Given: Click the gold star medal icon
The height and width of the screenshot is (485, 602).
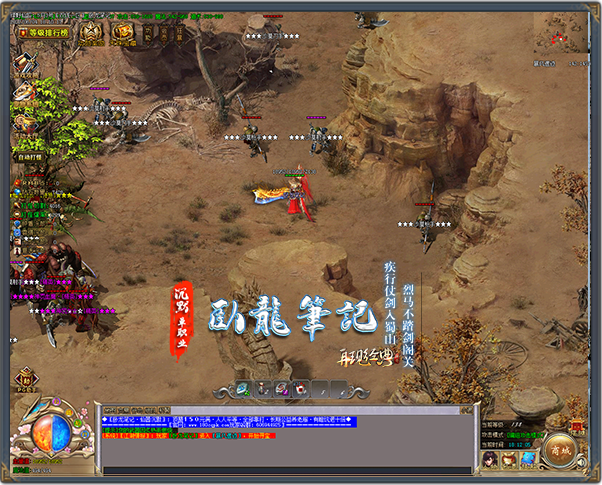Looking at the screenshot, I should 91,33.
